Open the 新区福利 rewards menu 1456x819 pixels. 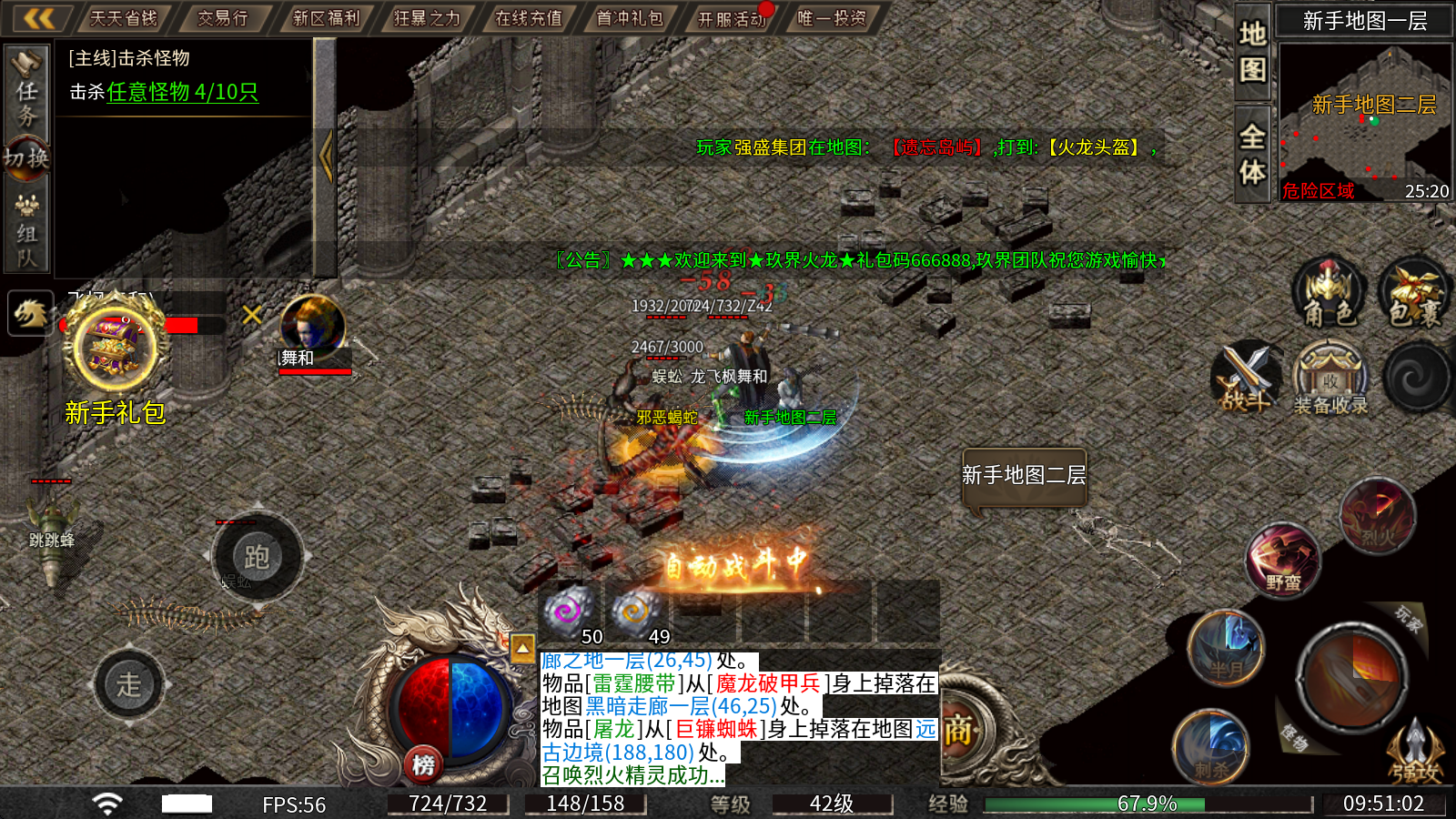(326, 18)
